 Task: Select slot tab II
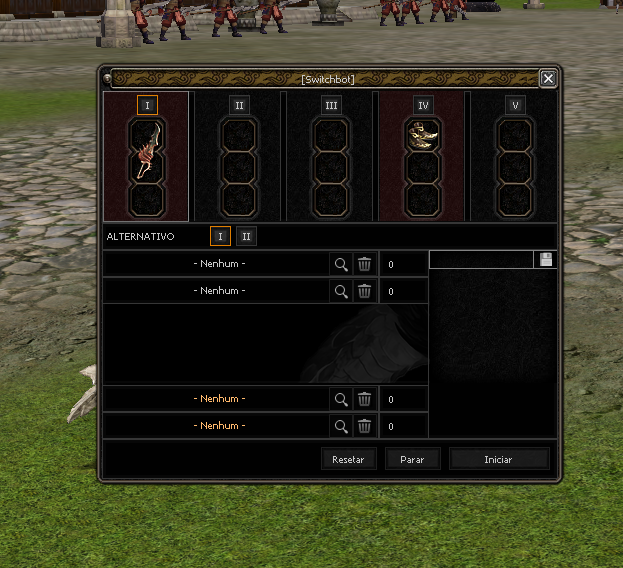[238, 105]
